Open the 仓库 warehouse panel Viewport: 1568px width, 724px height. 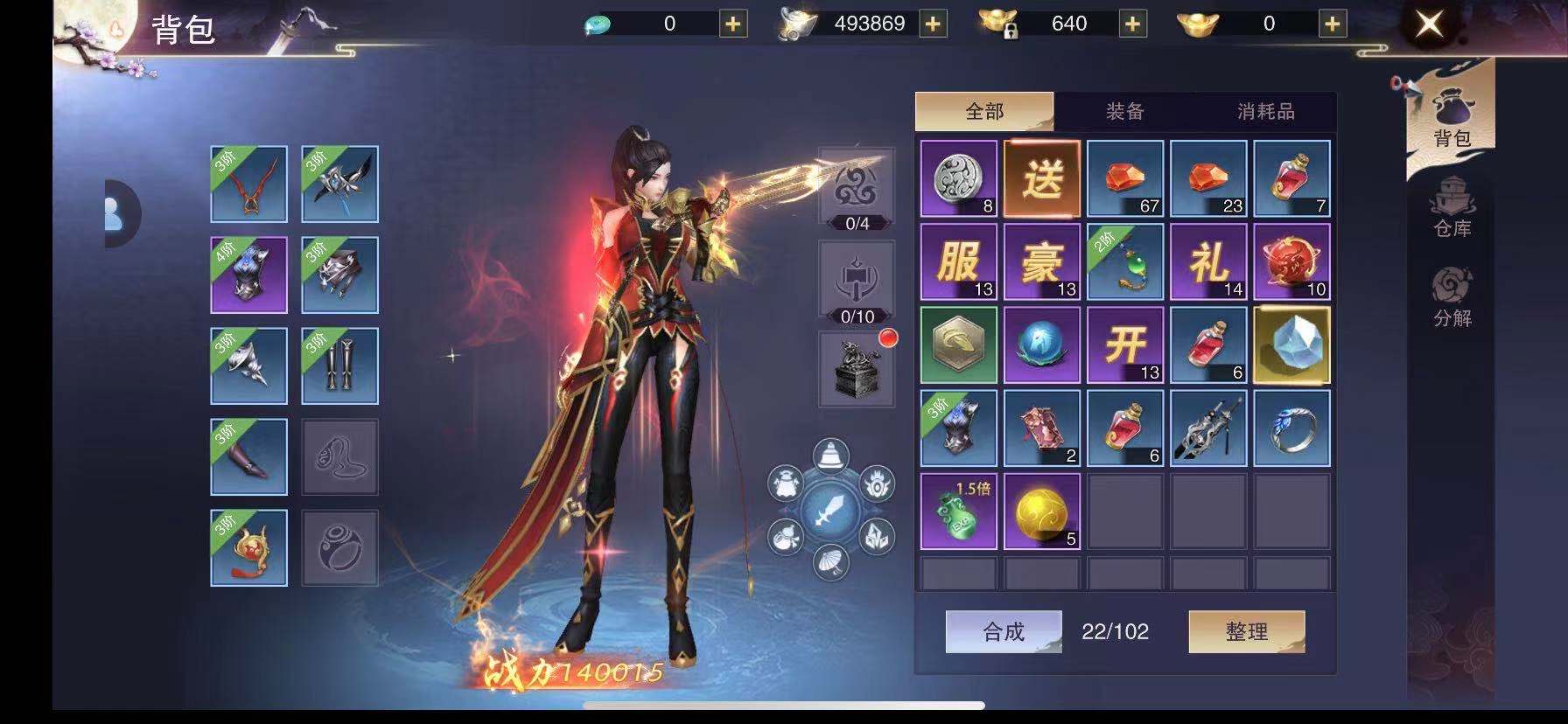click(1452, 209)
